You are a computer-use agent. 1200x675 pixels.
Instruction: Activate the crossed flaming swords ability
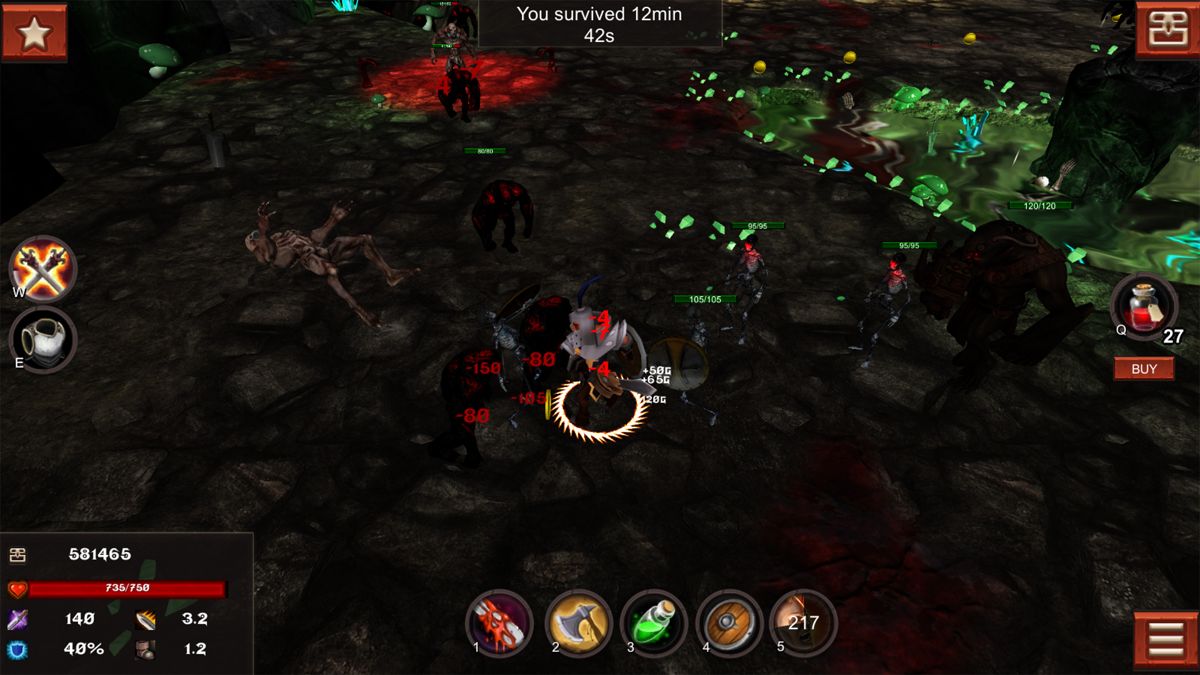click(x=42, y=269)
